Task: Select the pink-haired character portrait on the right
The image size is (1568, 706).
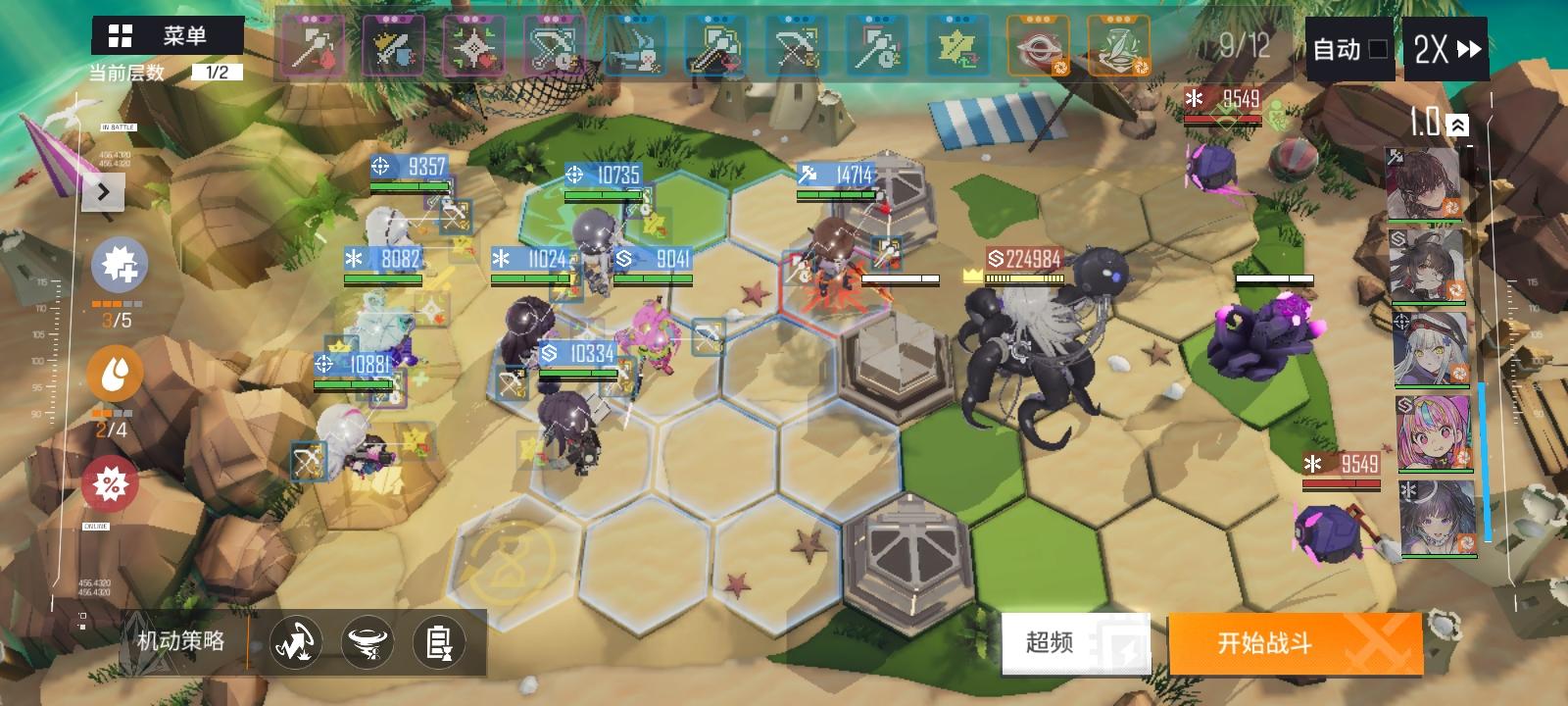Action: [x=1433, y=431]
